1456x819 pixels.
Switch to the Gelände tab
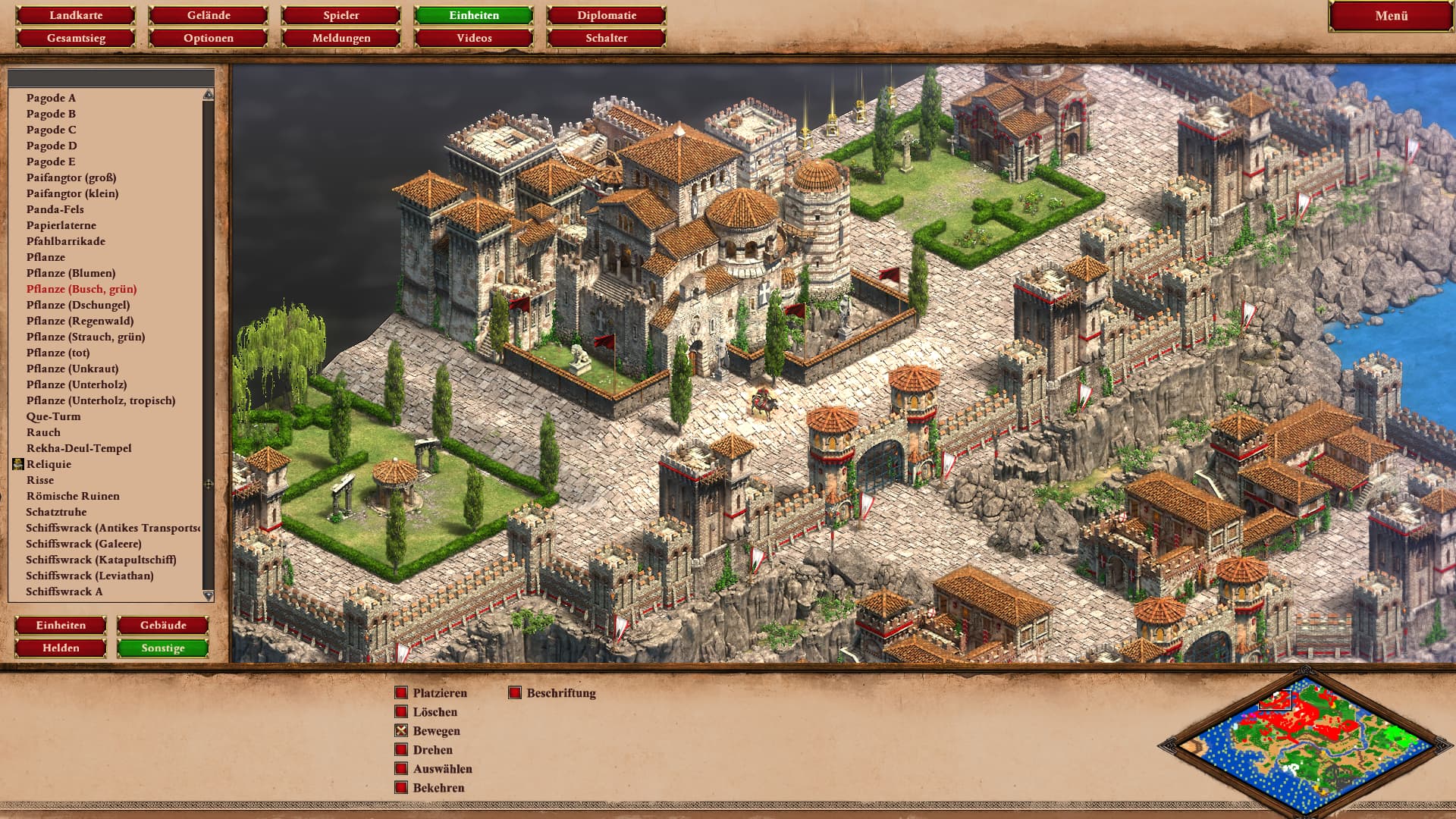click(209, 15)
